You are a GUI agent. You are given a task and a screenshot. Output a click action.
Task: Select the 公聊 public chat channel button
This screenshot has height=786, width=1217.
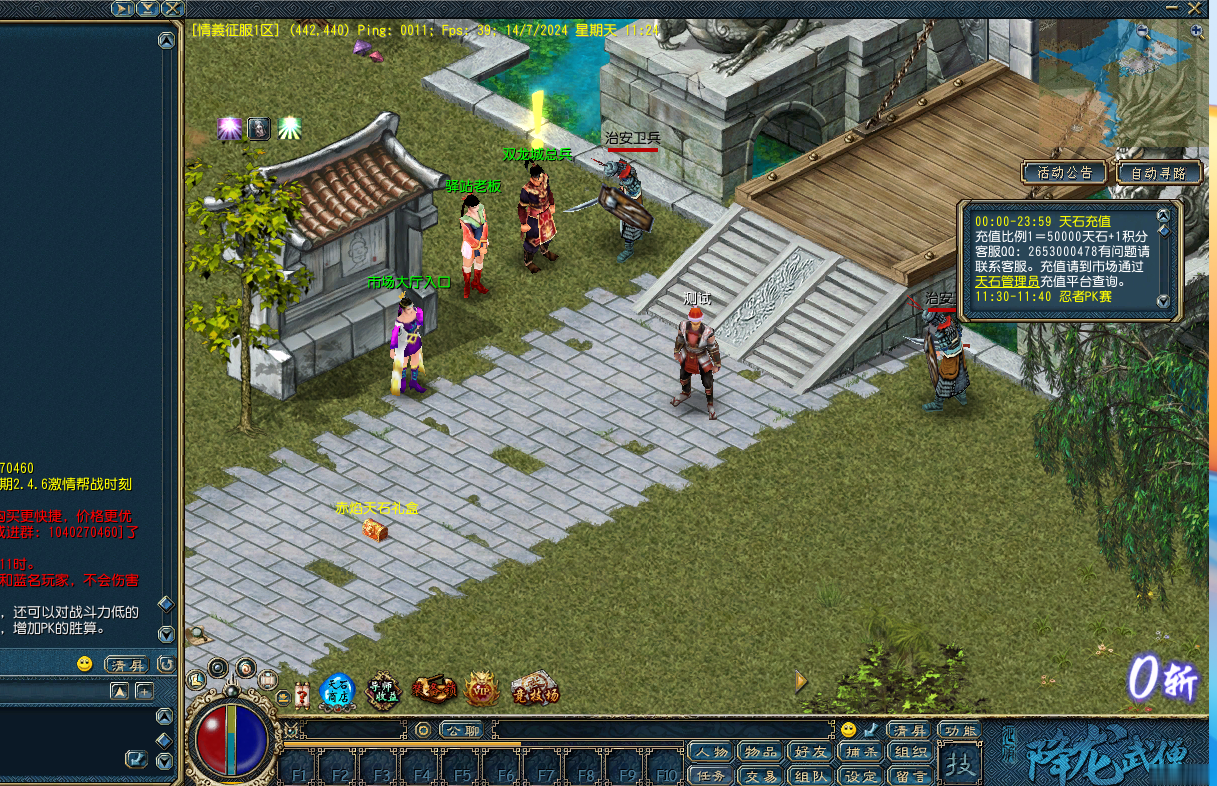click(x=460, y=731)
